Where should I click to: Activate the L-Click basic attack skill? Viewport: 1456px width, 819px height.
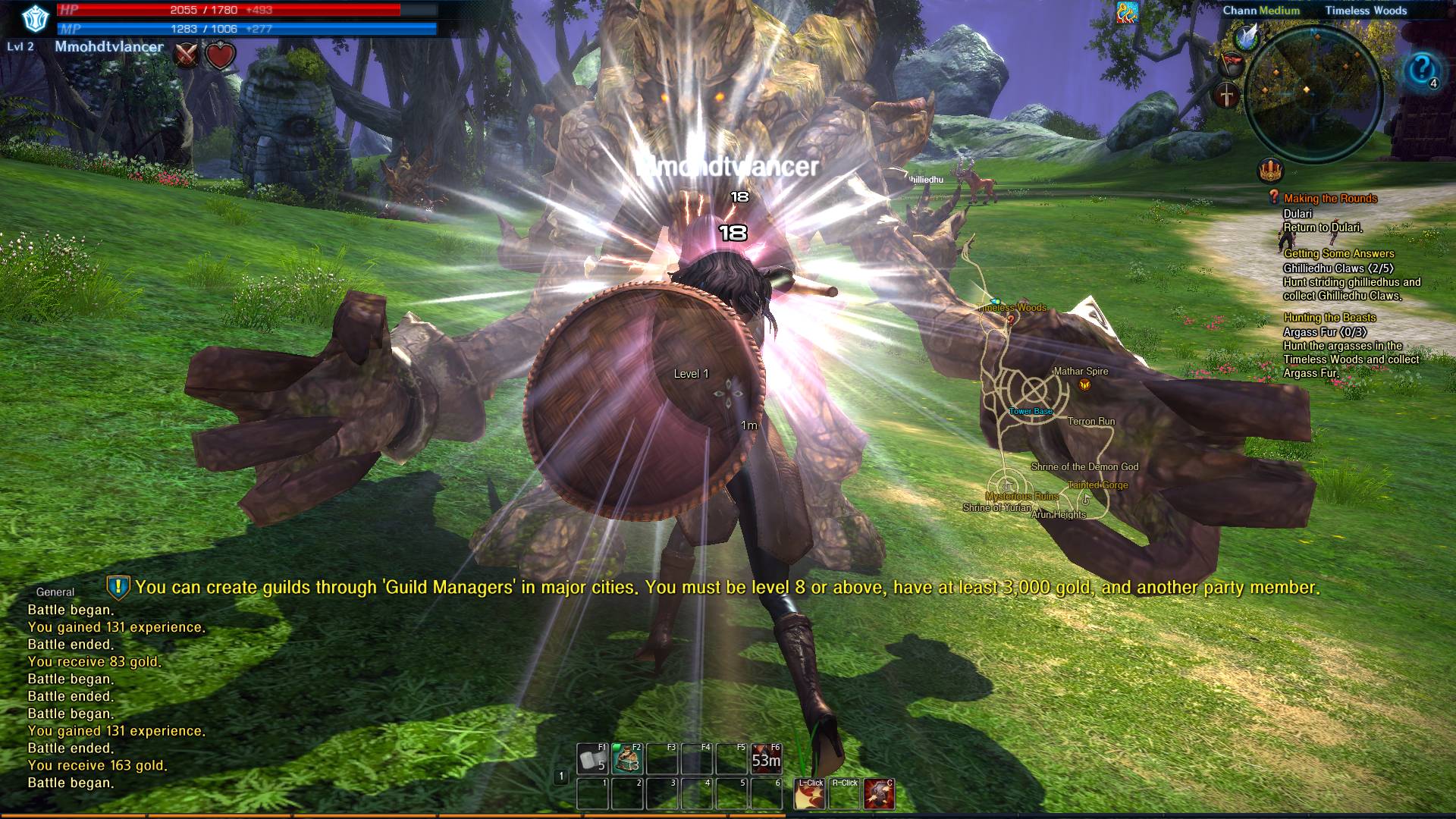[809, 794]
